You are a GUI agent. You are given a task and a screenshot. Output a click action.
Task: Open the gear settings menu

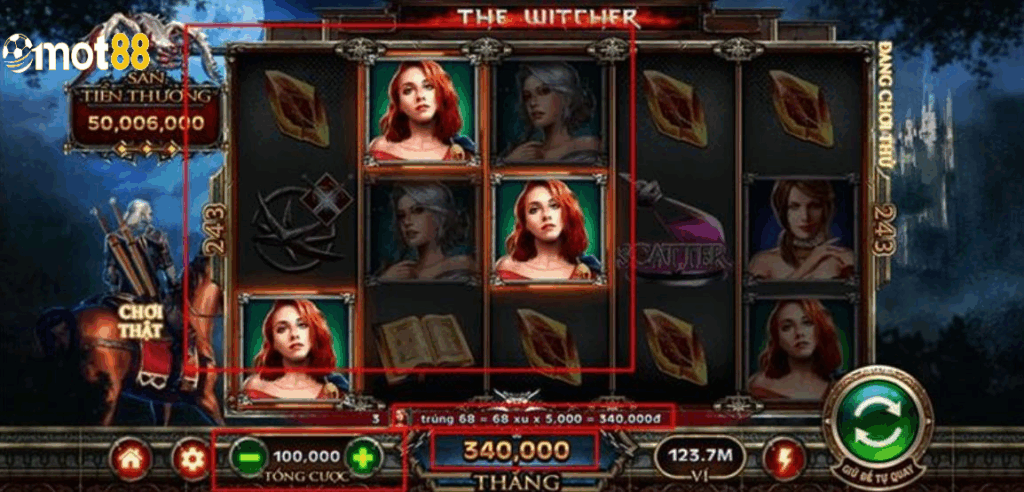(x=187, y=458)
